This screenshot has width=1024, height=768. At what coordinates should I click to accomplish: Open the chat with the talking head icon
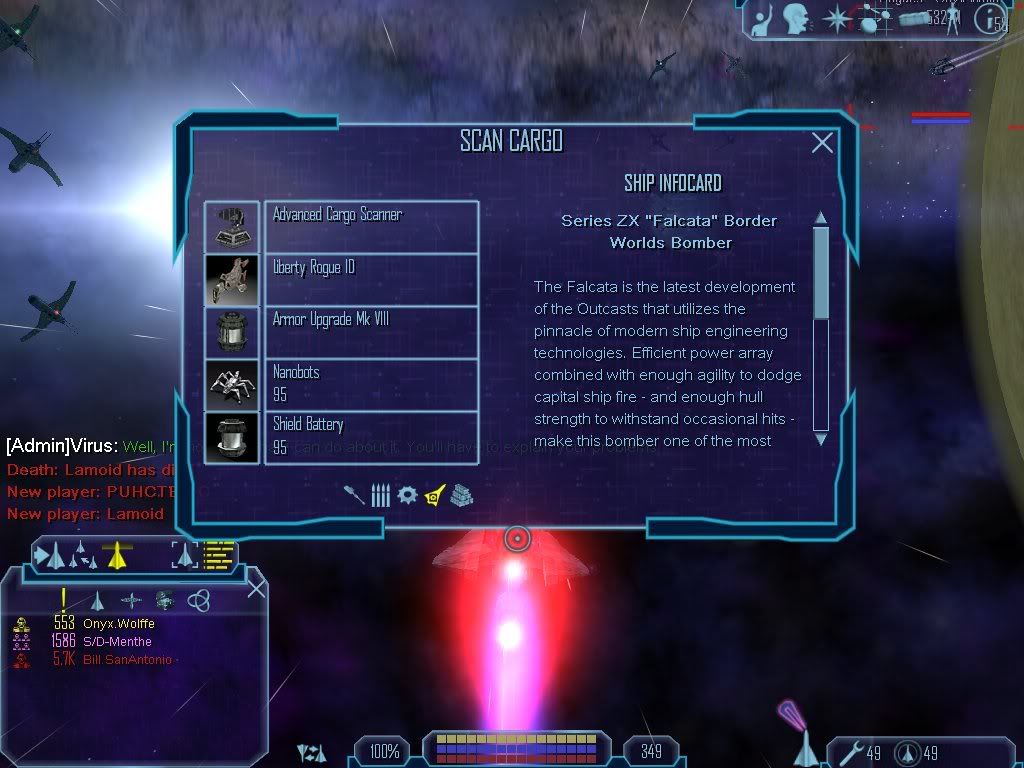[795, 17]
